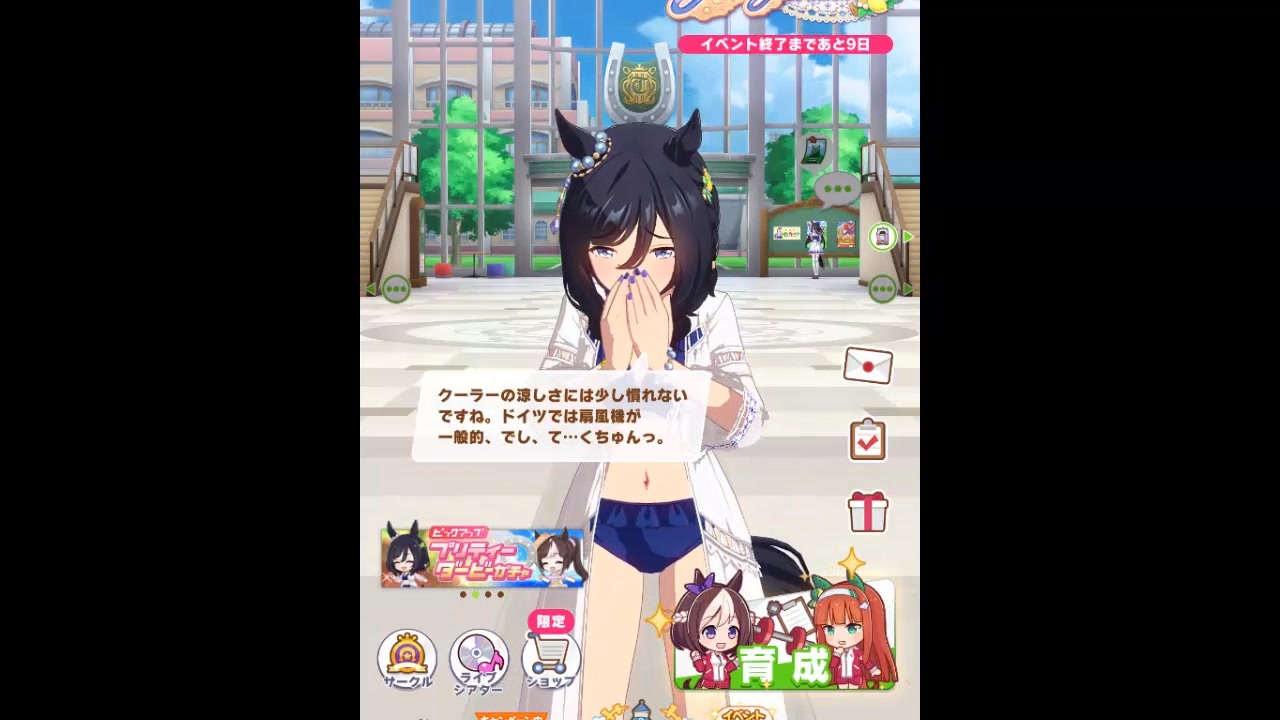Open the mail envelope icon
This screenshot has width=1280, height=720.
(x=866, y=366)
